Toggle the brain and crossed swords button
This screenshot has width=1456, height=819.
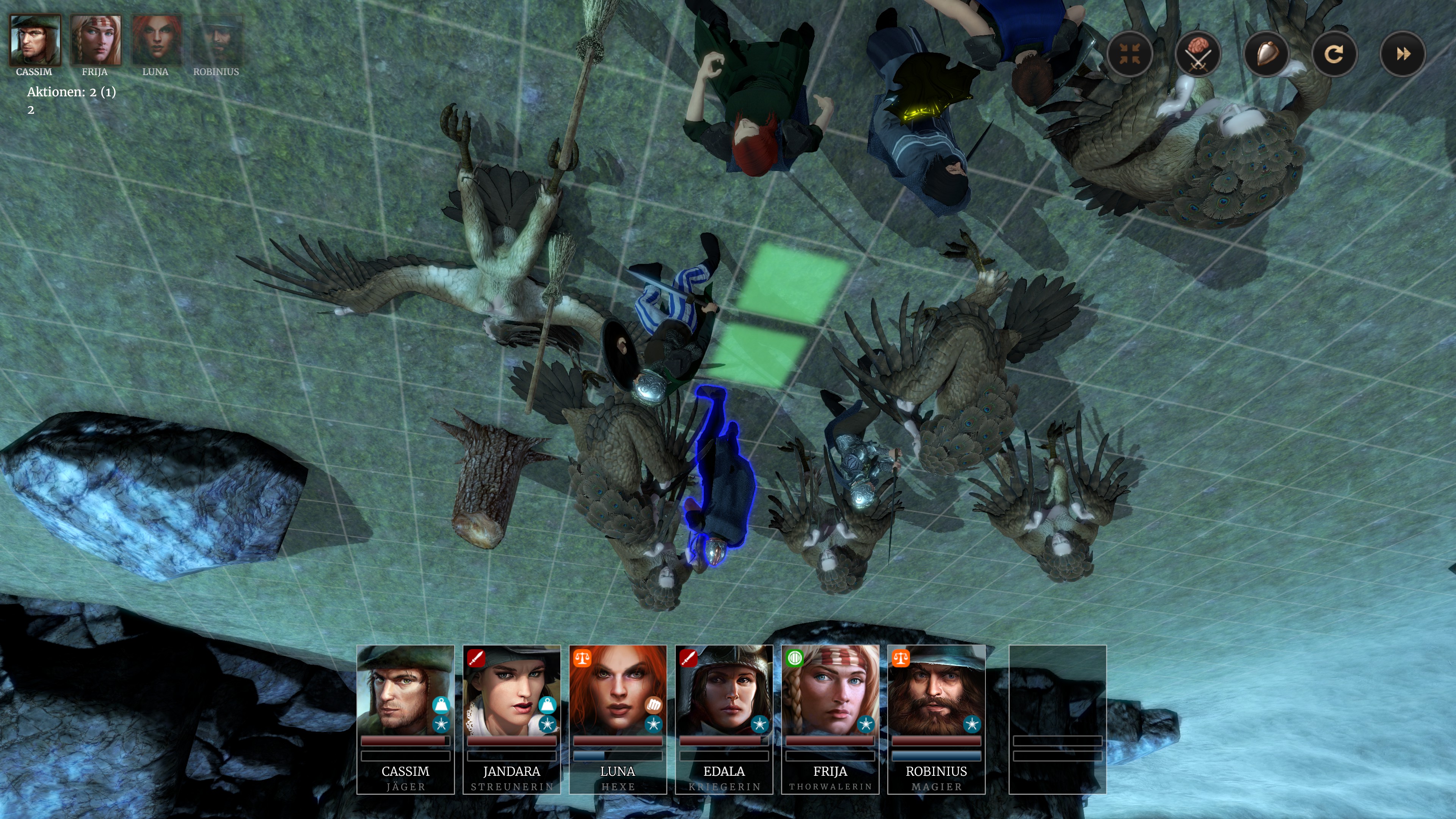tap(1198, 54)
